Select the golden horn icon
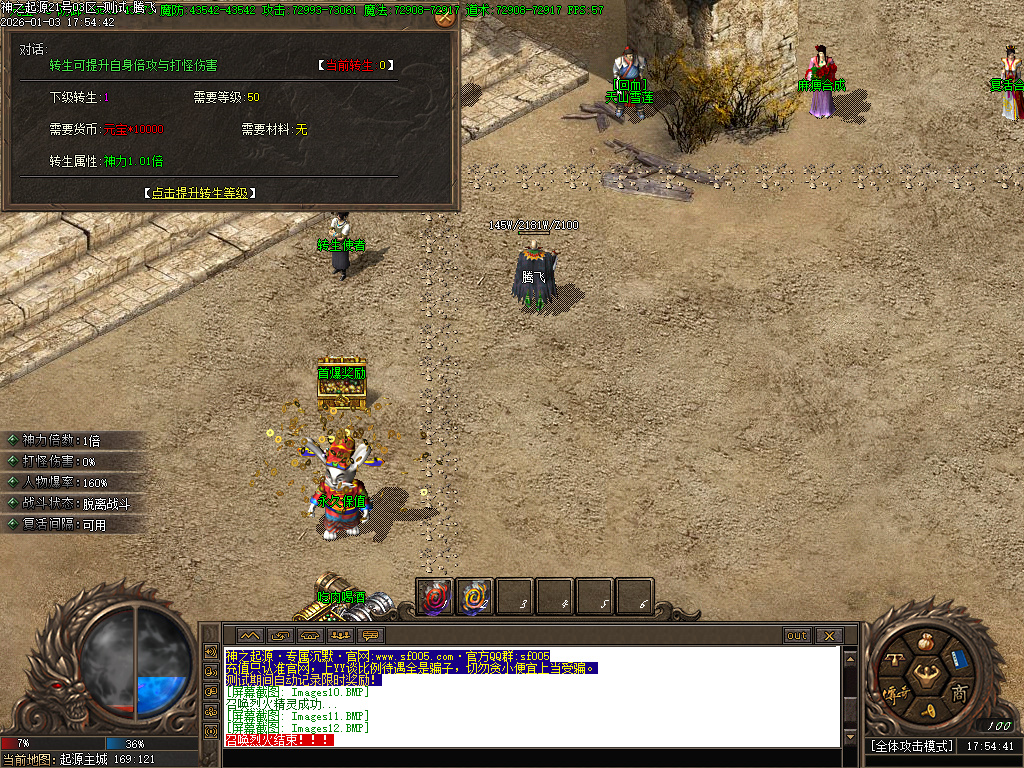This screenshot has height=768, width=1024. pyautogui.click(x=926, y=710)
